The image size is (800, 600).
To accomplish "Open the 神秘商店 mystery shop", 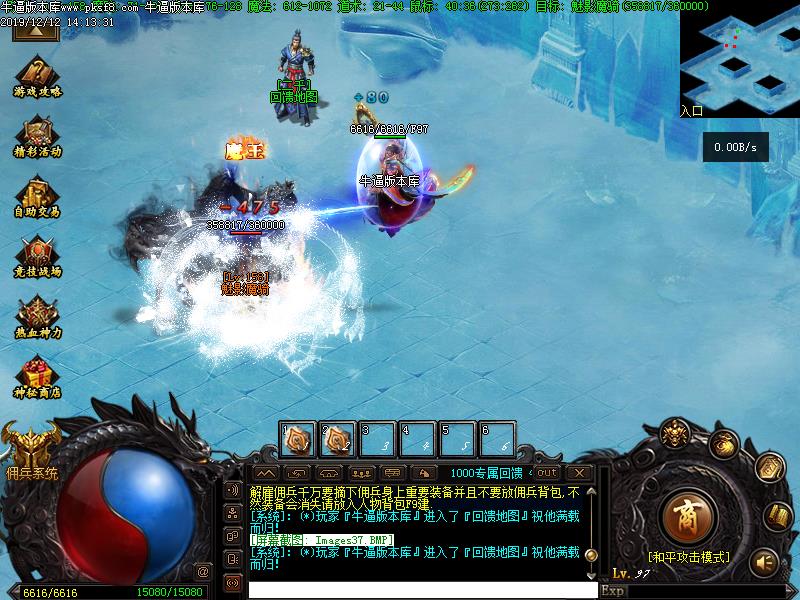I will pos(37,376).
